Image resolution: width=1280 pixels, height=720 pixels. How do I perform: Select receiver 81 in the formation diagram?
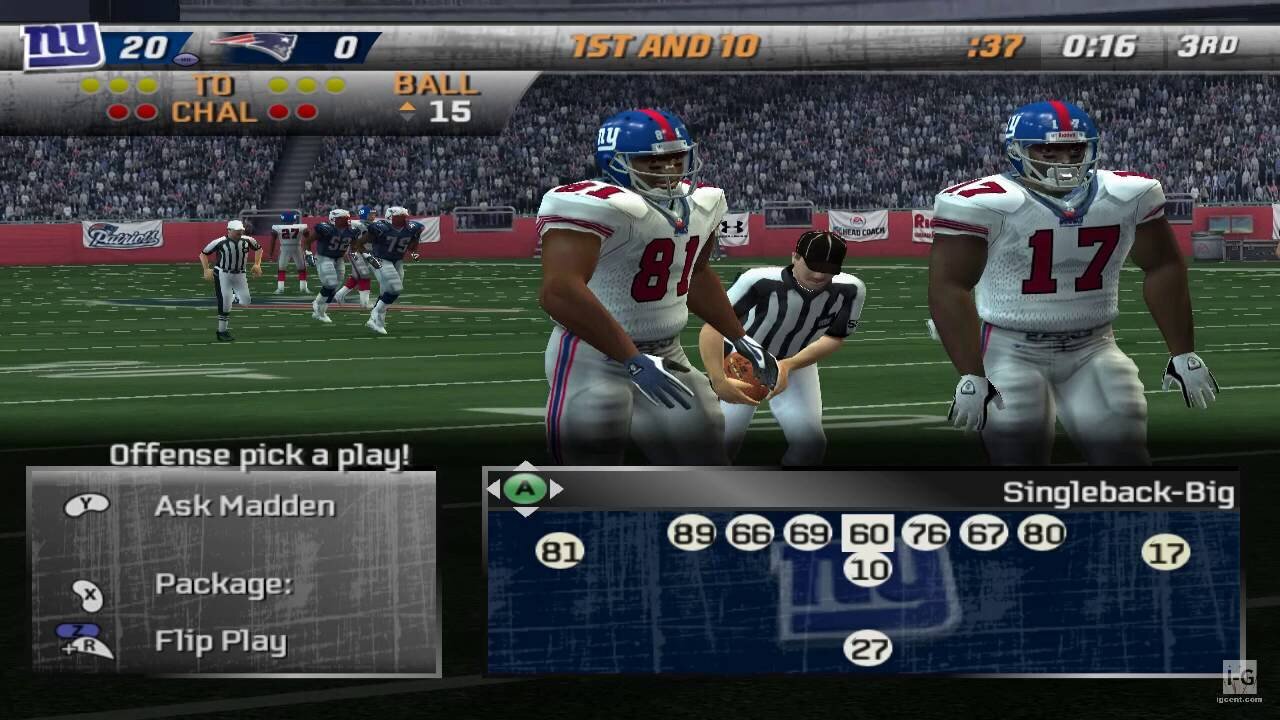click(560, 551)
